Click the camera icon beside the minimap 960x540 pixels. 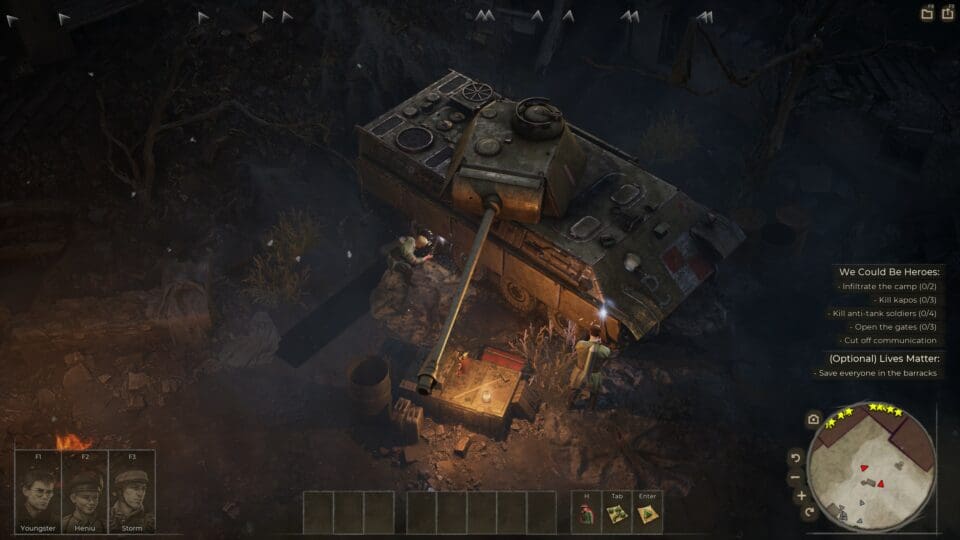click(813, 419)
